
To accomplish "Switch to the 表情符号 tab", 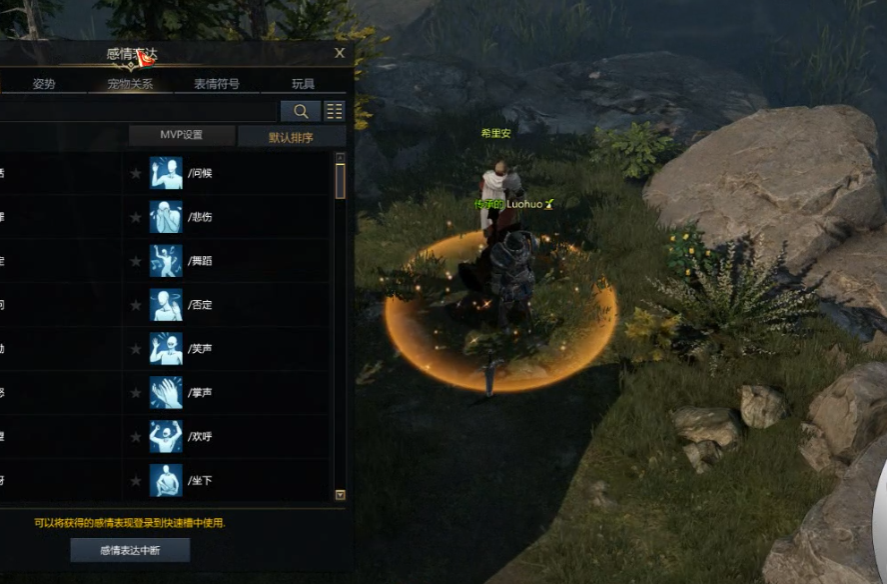I will pyautogui.click(x=215, y=84).
